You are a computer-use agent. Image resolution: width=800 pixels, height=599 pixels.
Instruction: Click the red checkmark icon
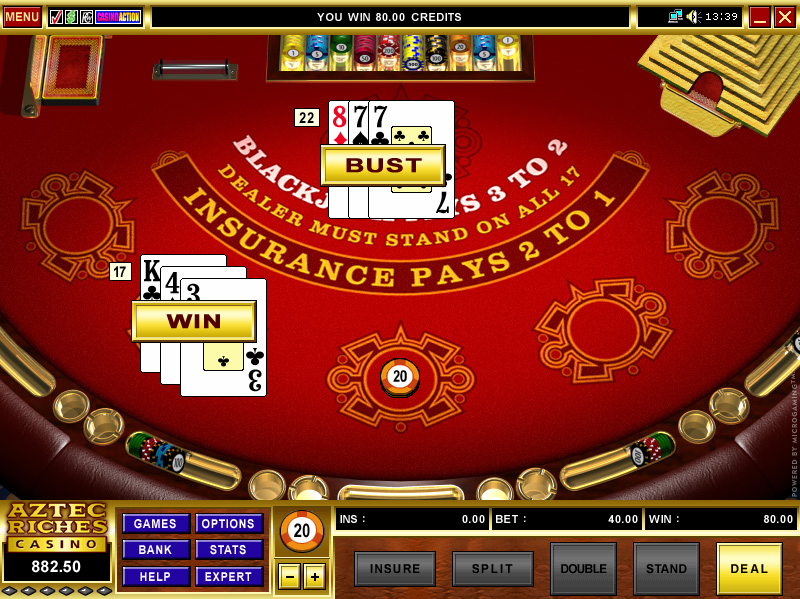pyautogui.click(x=56, y=17)
